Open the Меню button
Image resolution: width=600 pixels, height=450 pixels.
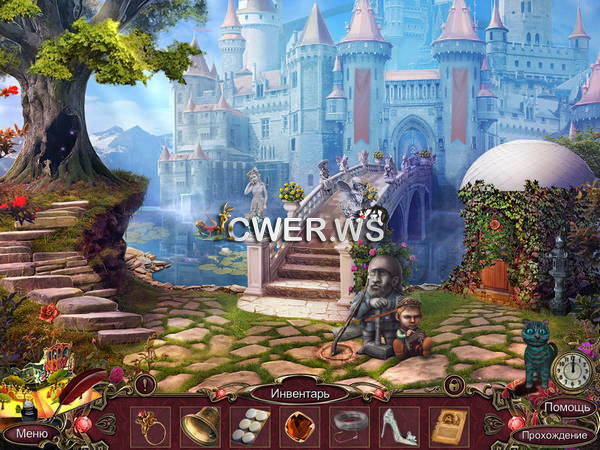pos(30,433)
